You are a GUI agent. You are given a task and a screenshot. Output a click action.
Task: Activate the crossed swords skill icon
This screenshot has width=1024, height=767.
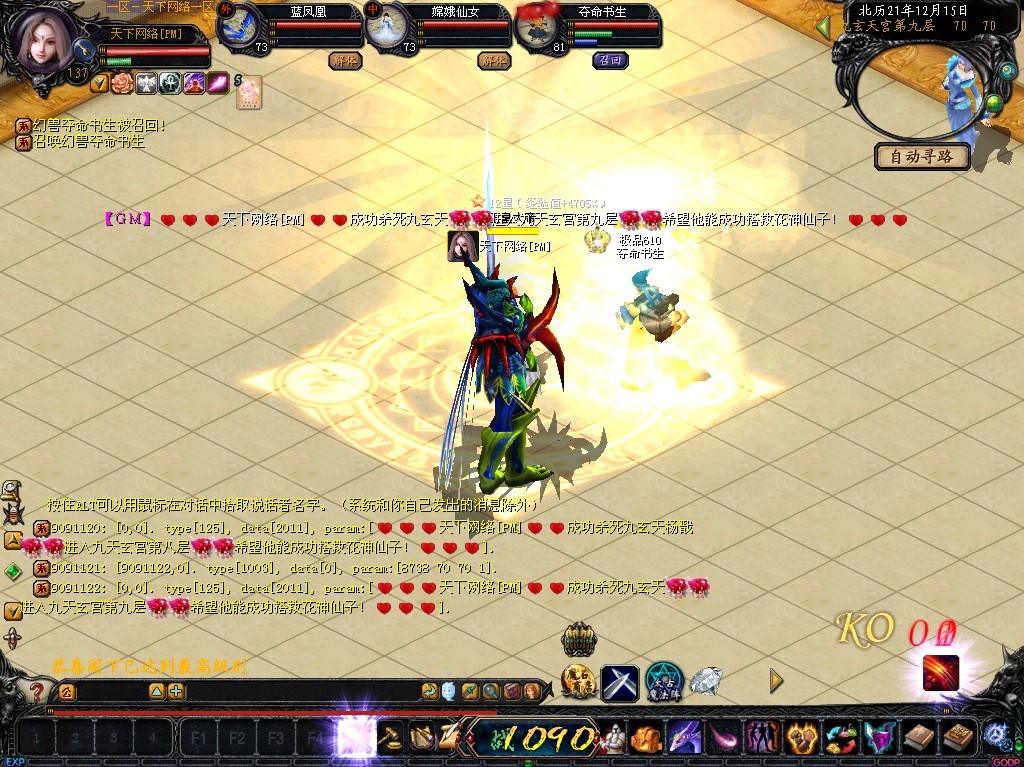(619, 682)
